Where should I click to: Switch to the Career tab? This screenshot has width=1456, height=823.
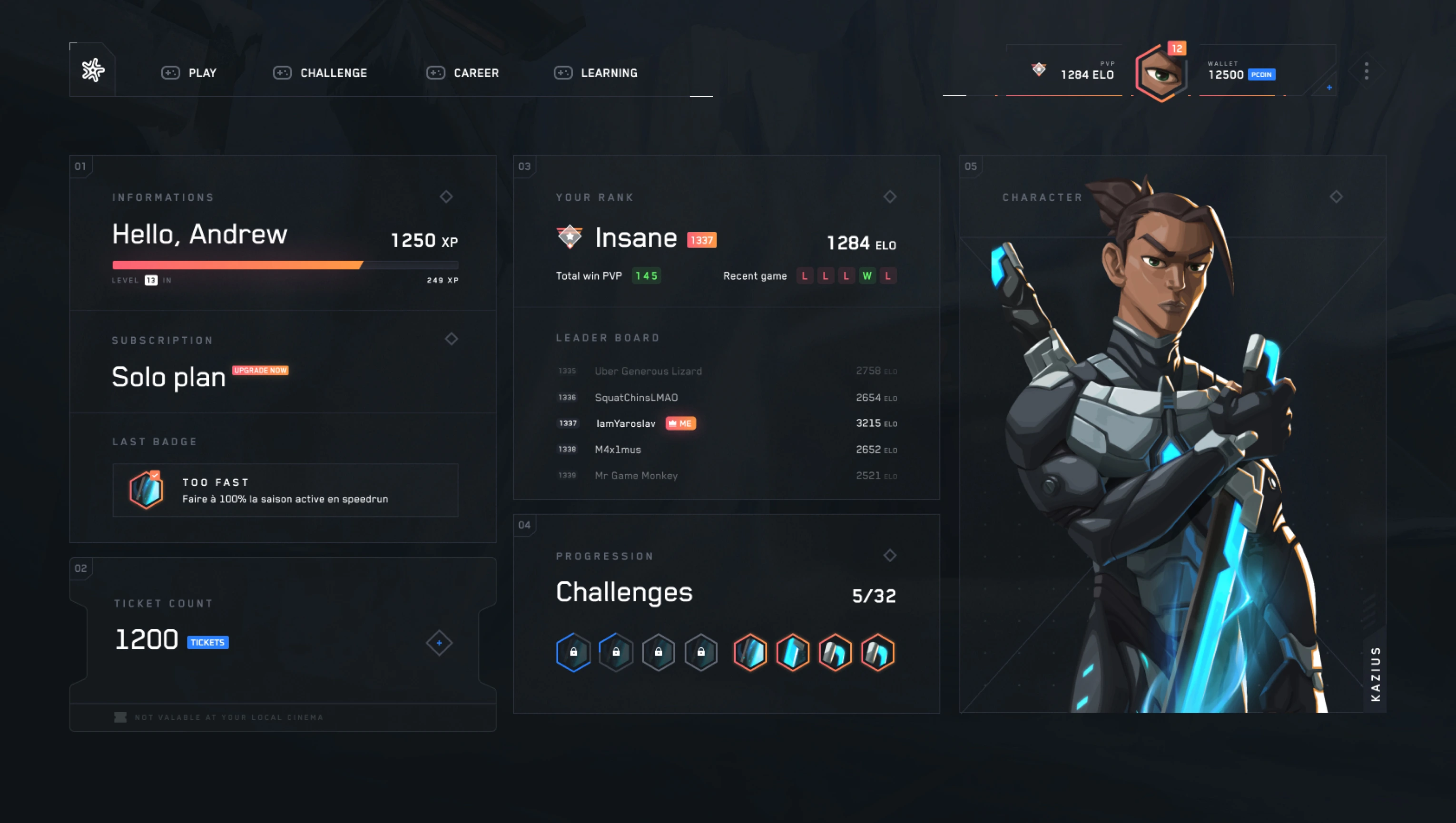click(475, 73)
